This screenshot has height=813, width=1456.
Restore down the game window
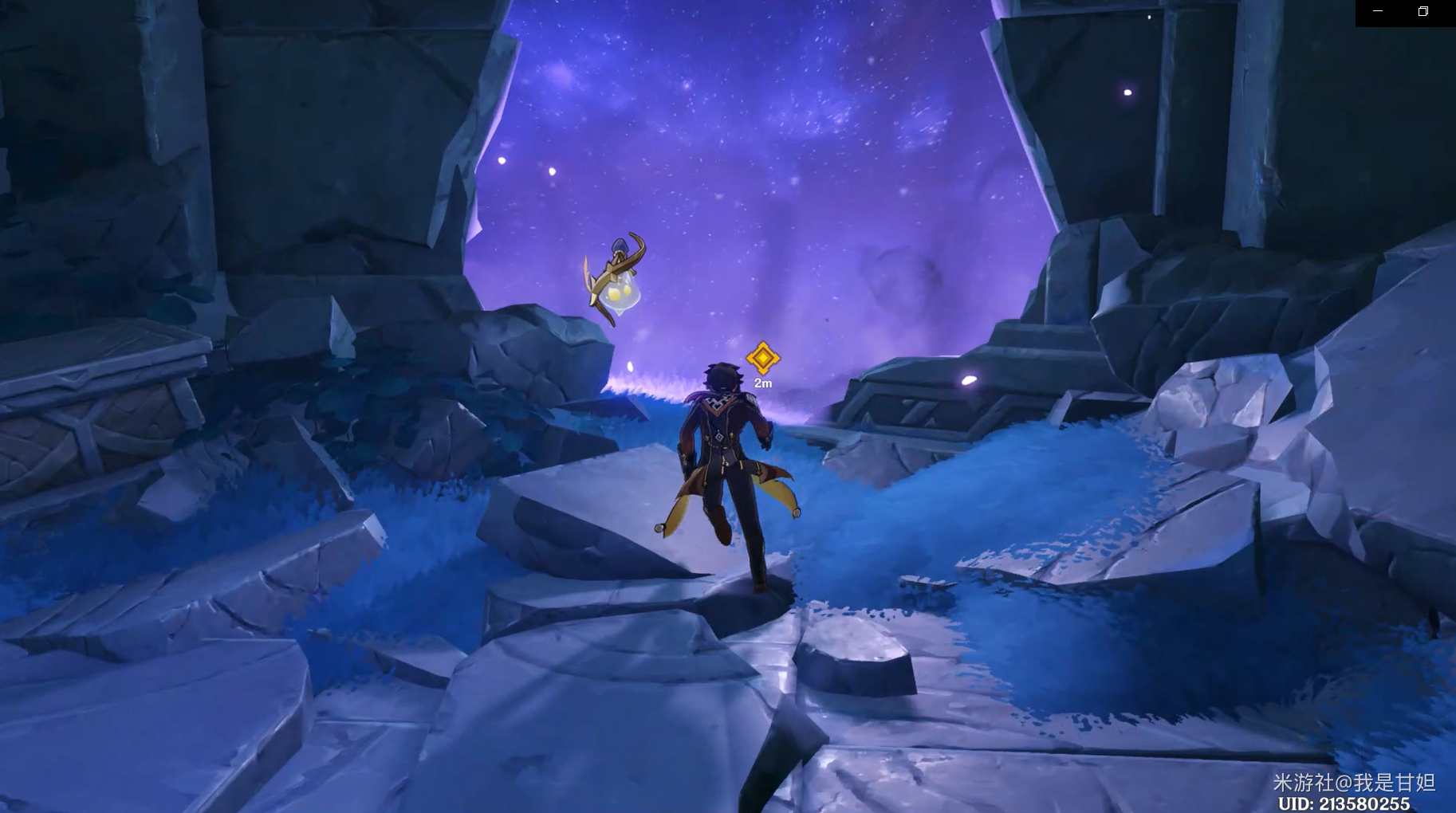pos(1423,11)
